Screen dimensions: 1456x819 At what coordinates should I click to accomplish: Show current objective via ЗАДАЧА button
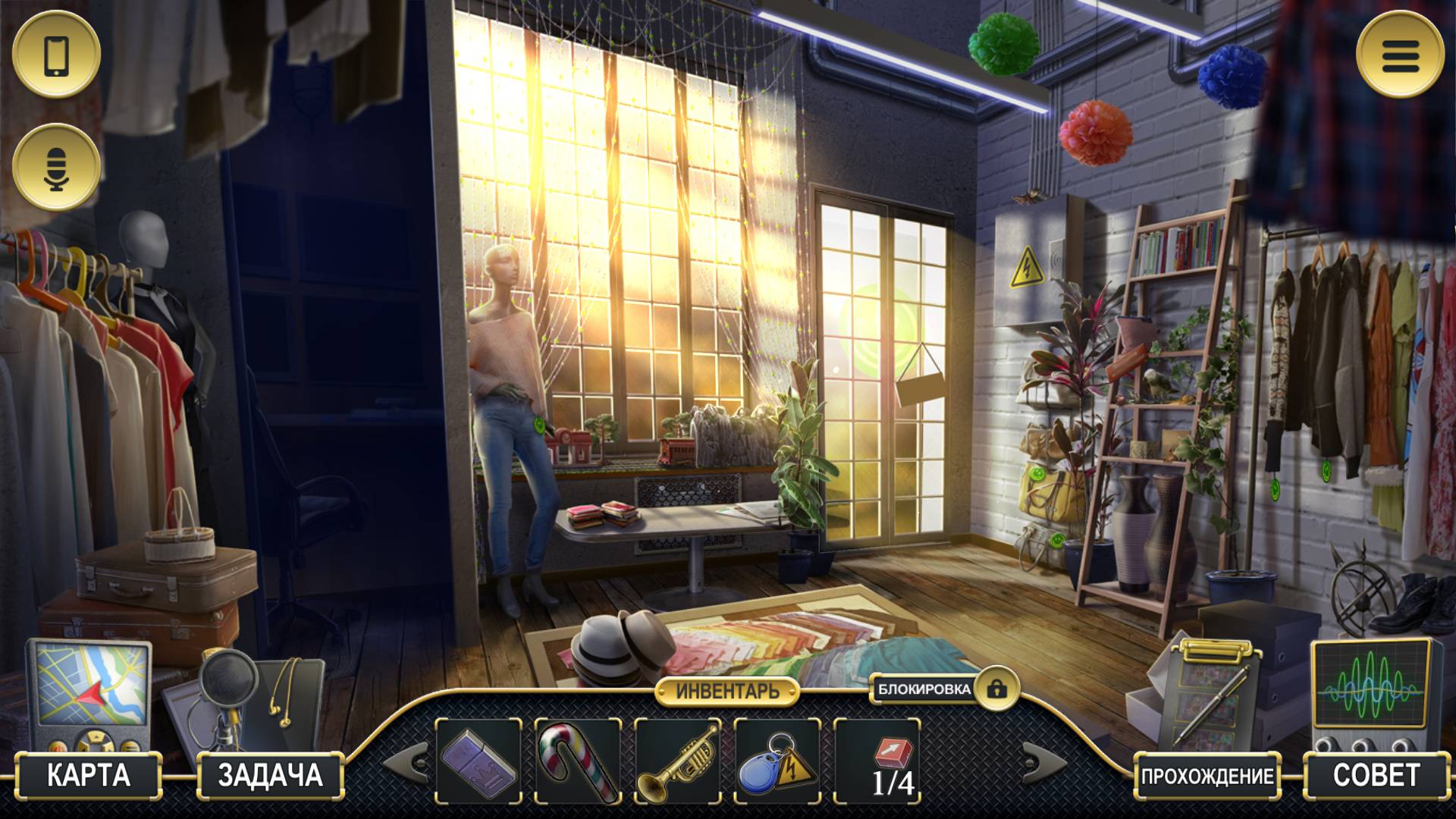tap(270, 775)
